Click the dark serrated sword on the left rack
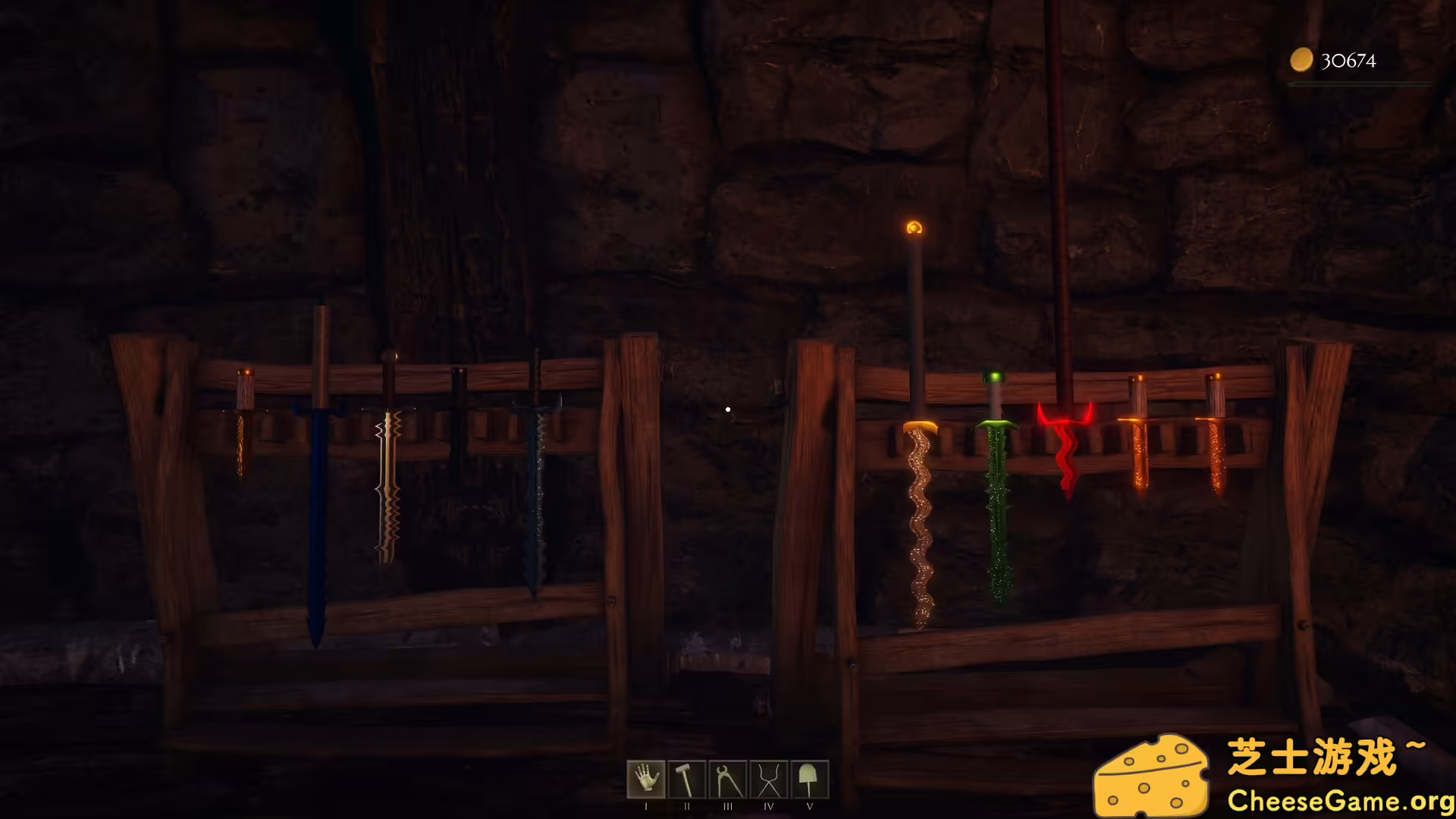This screenshot has width=1456, height=819. click(536, 493)
